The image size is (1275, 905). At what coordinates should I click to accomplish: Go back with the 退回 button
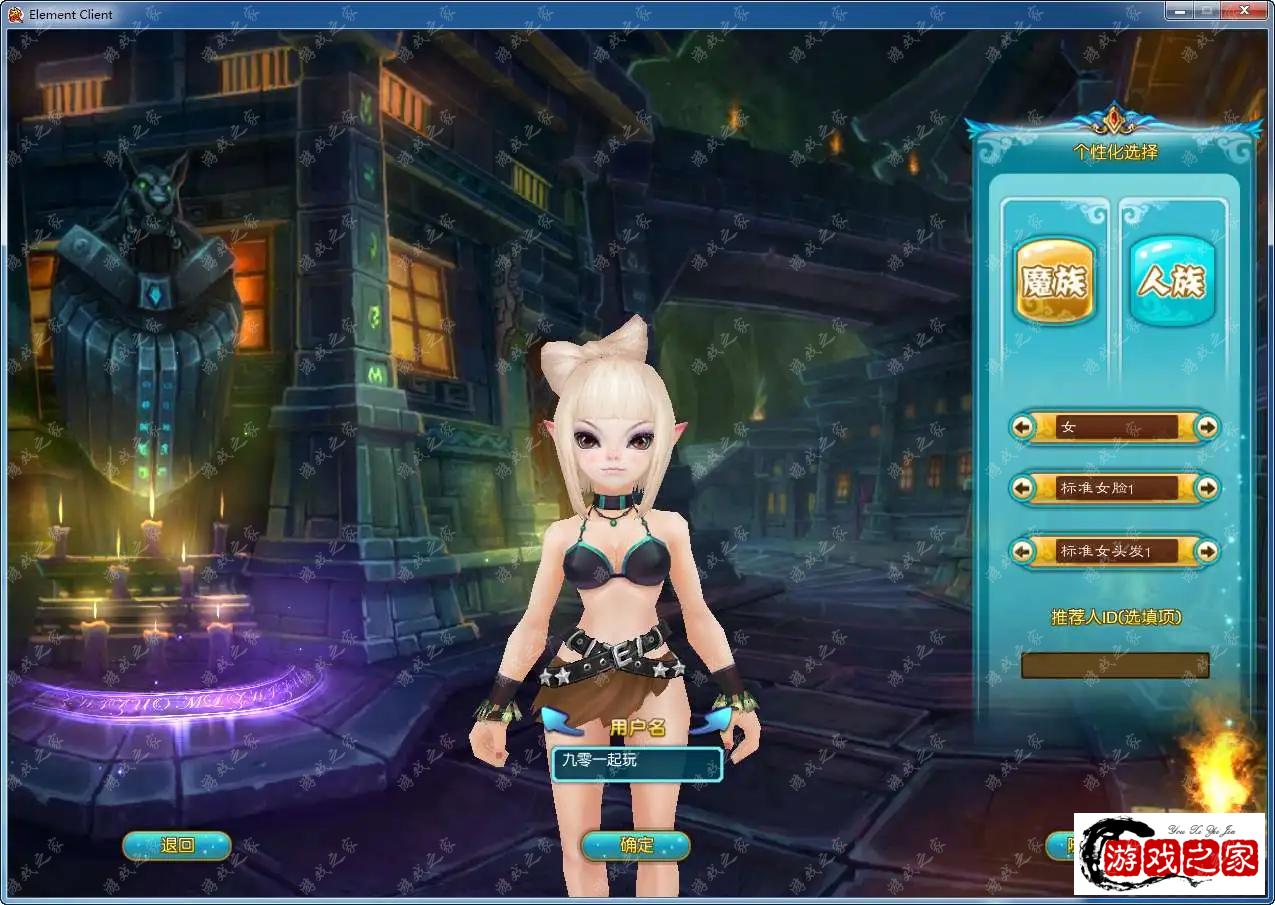coord(177,846)
